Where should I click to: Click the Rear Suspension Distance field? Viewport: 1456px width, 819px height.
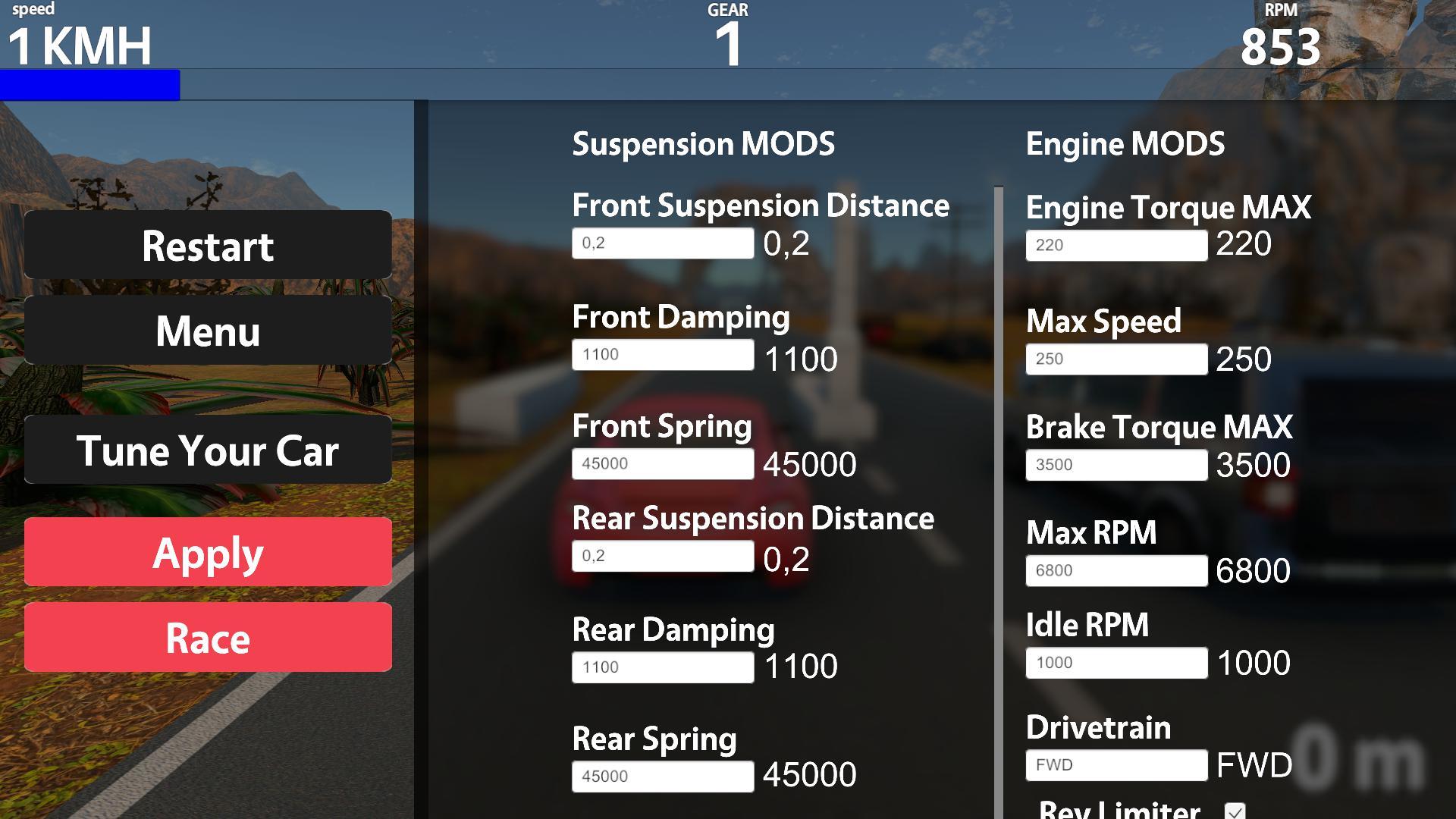coord(662,557)
